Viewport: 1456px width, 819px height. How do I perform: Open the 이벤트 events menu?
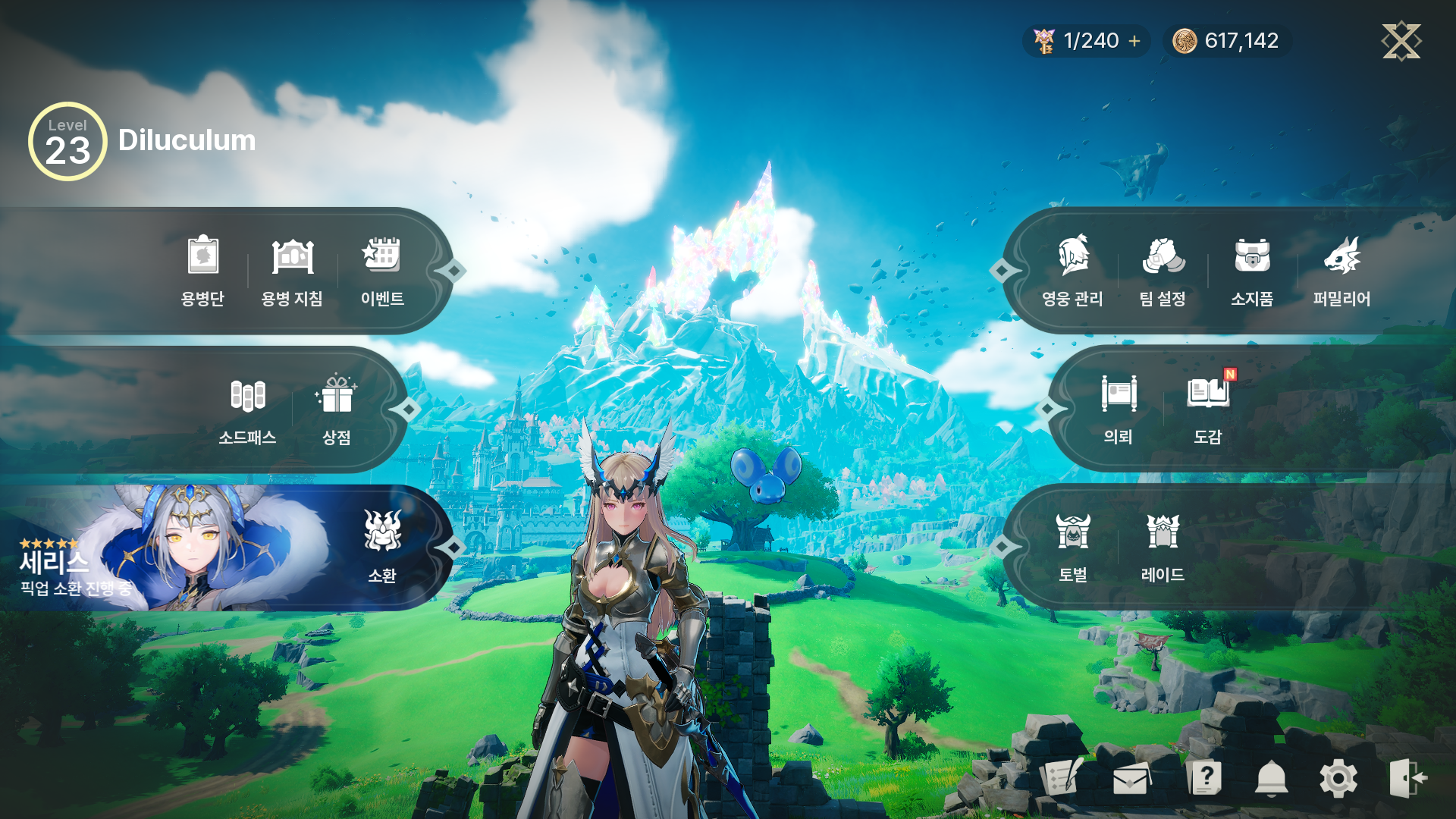pos(381,271)
